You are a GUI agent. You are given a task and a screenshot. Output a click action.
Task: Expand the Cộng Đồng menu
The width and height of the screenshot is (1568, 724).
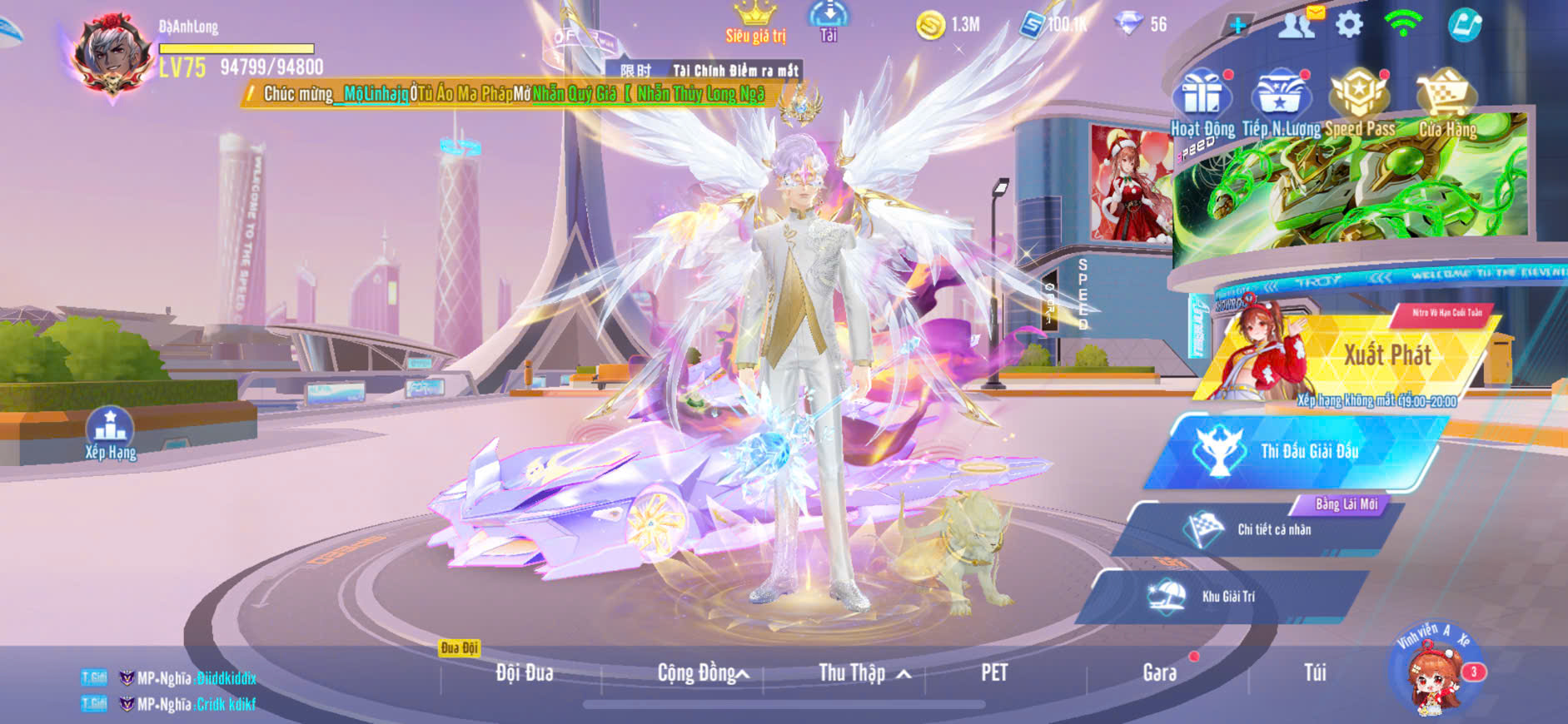(x=702, y=672)
